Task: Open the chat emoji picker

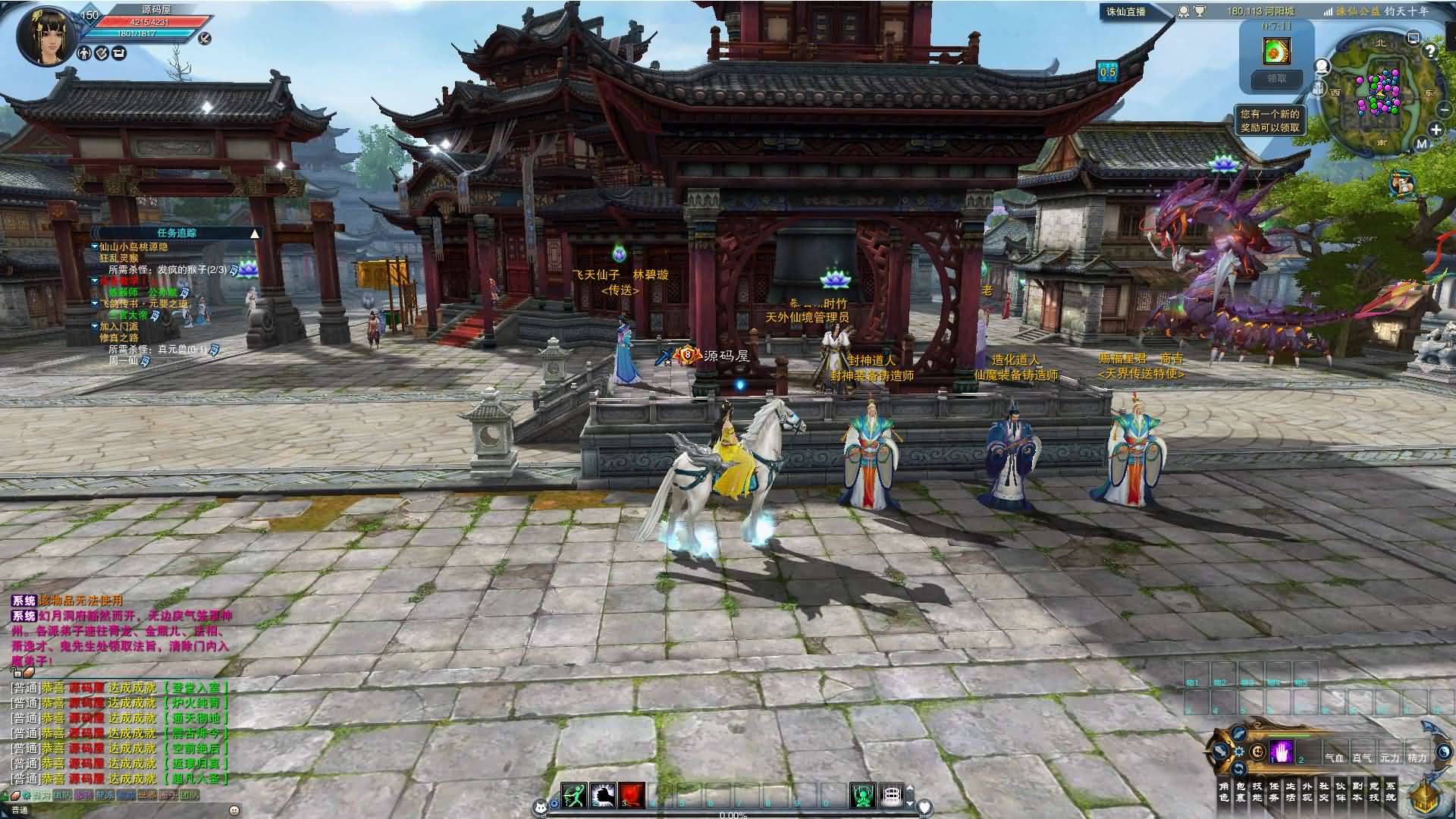Action: (234, 810)
